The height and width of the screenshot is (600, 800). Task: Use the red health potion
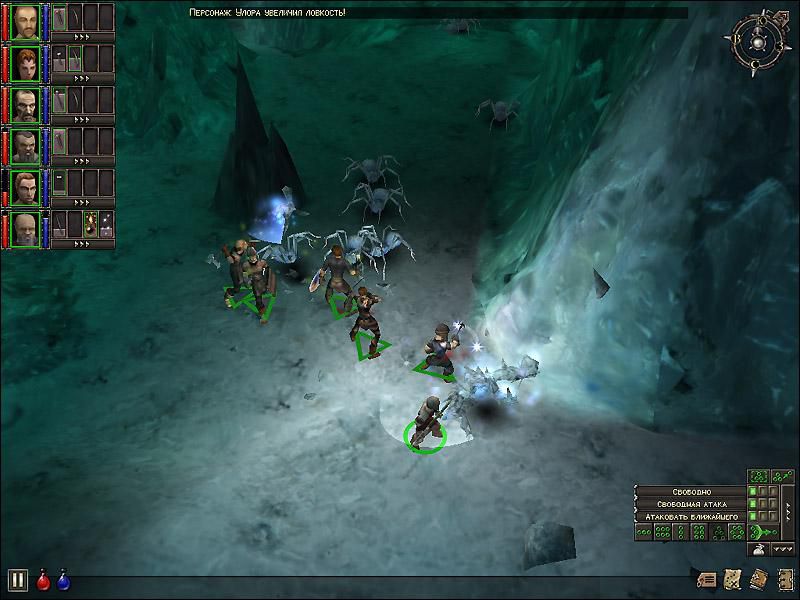pyautogui.click(x=43, y=580)
